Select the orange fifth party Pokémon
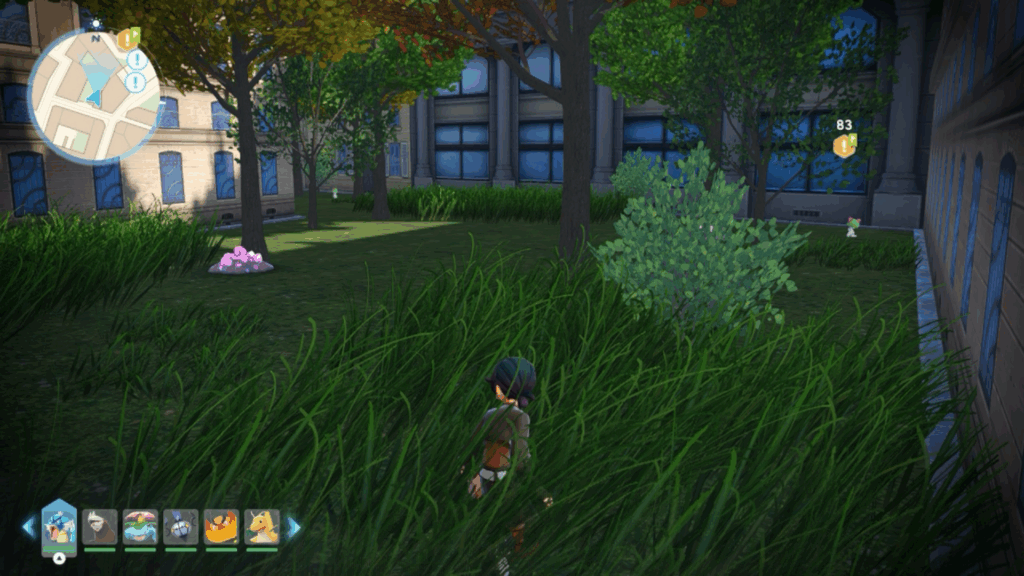 pos(221,527)
